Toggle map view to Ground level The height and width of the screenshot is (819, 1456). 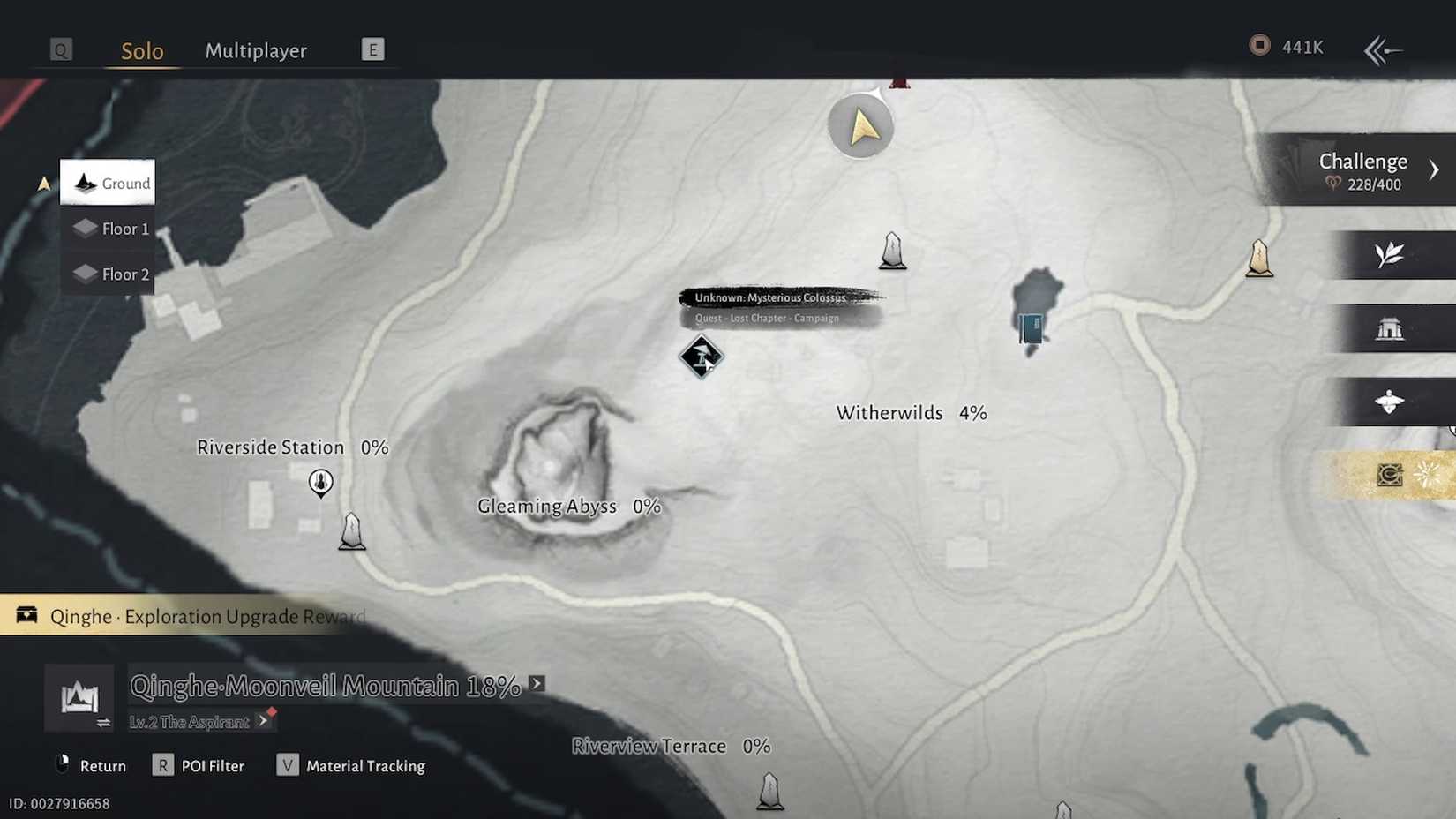pyautogui.click(x=108, y=183)
